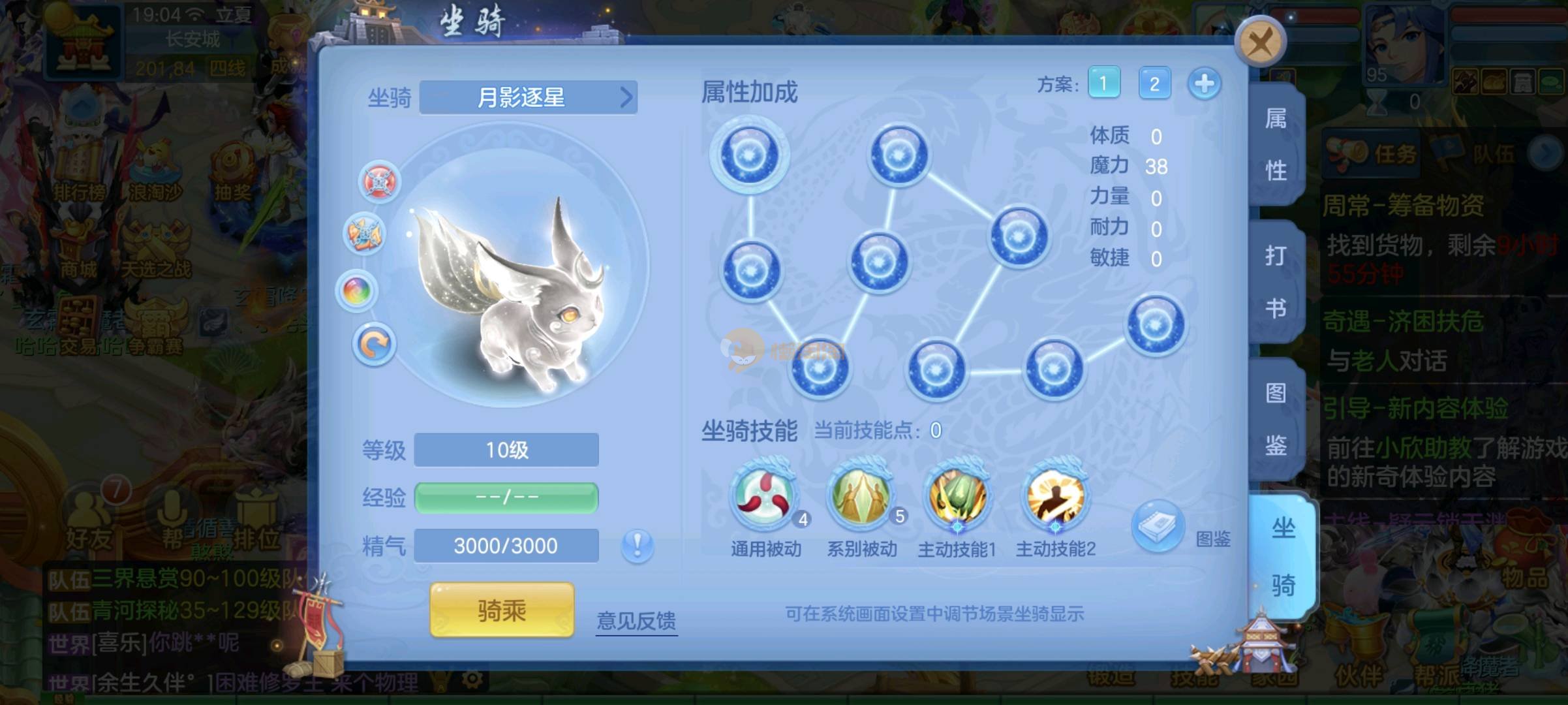Switch to the 属性 tab
The image size is (1568, 705).
click(x=1276, y=145)
